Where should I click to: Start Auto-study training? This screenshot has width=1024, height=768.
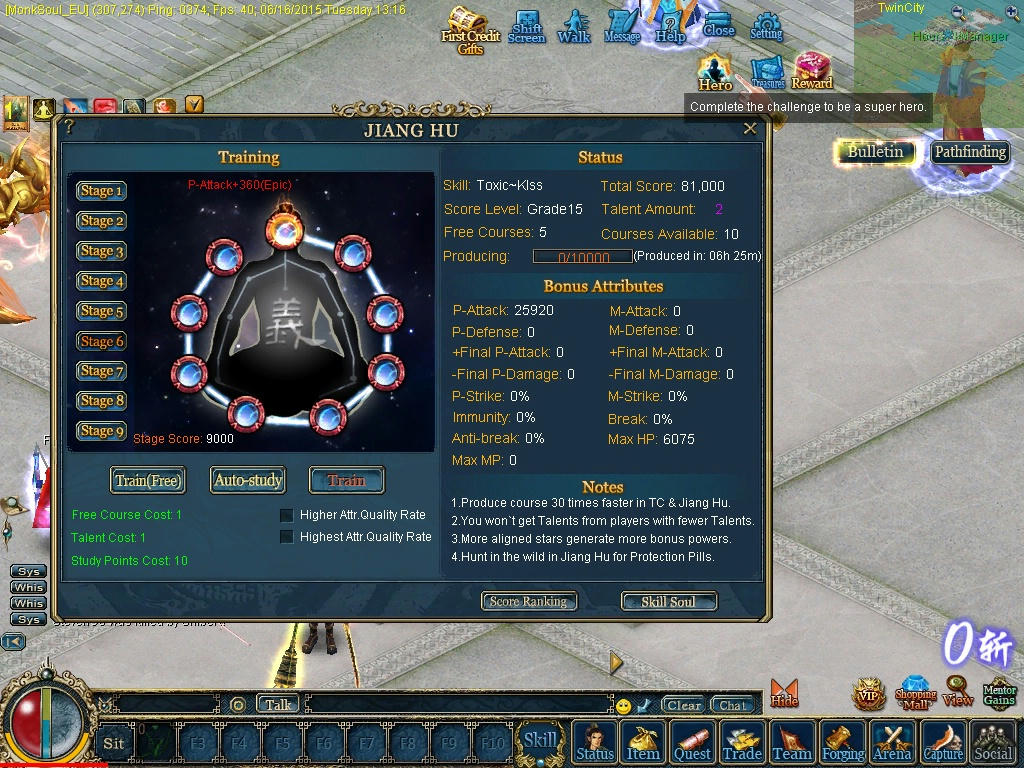[248, 481]
